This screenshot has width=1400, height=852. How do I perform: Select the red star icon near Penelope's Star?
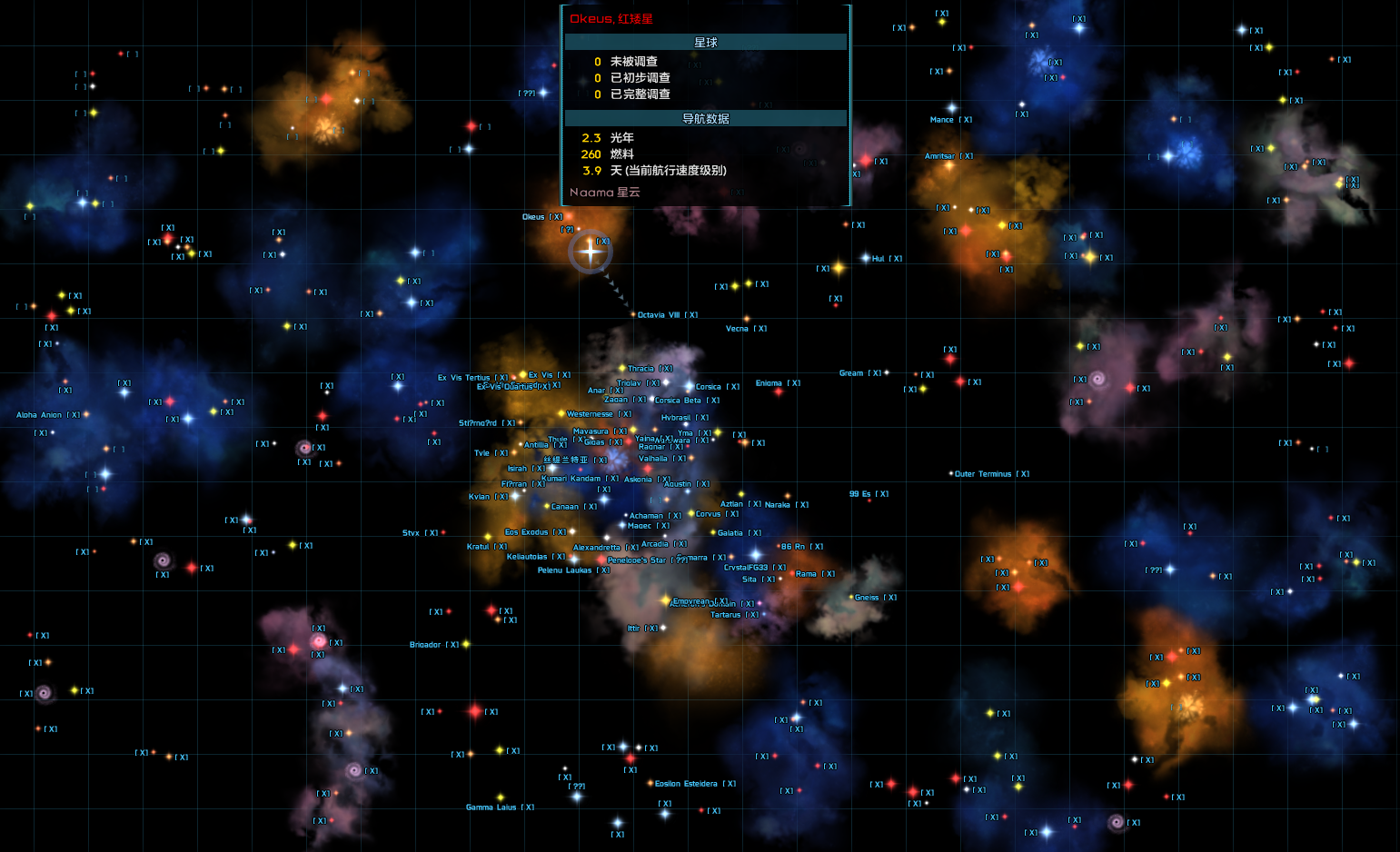click(601, 560)
